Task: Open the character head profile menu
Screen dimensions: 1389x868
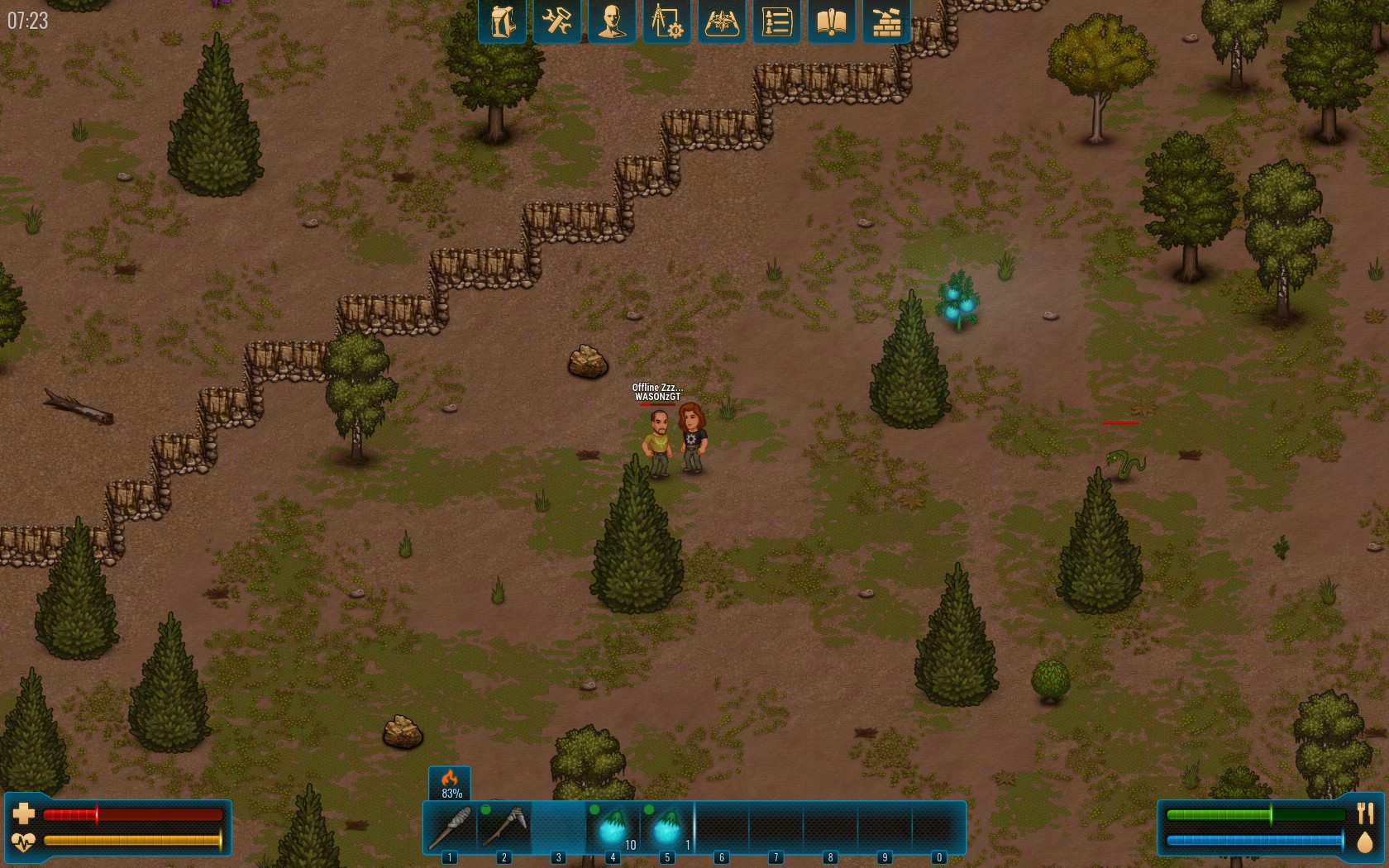Action: click(612, 21)
